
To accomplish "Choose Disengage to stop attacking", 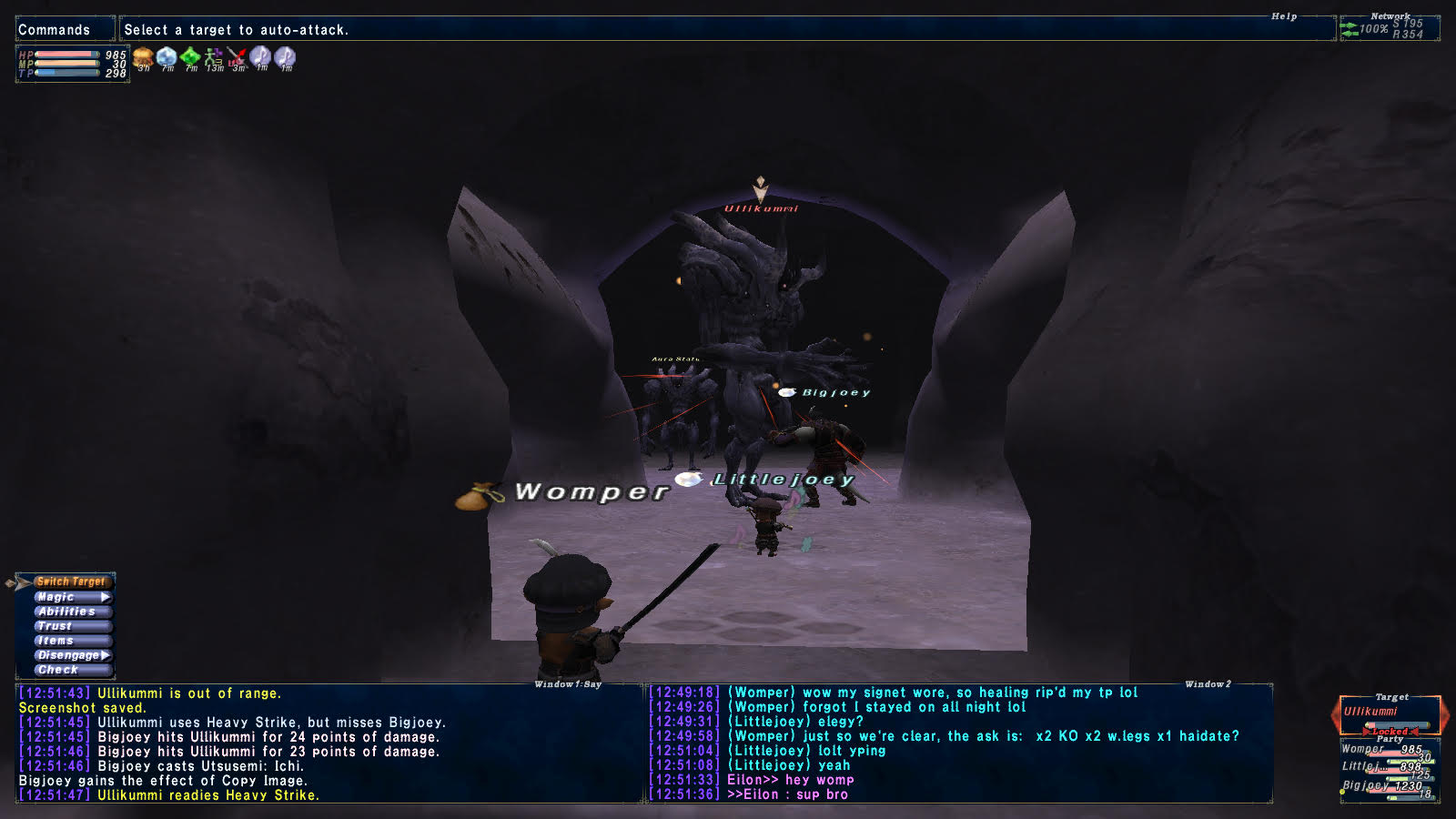I will (x=70, y=655).
